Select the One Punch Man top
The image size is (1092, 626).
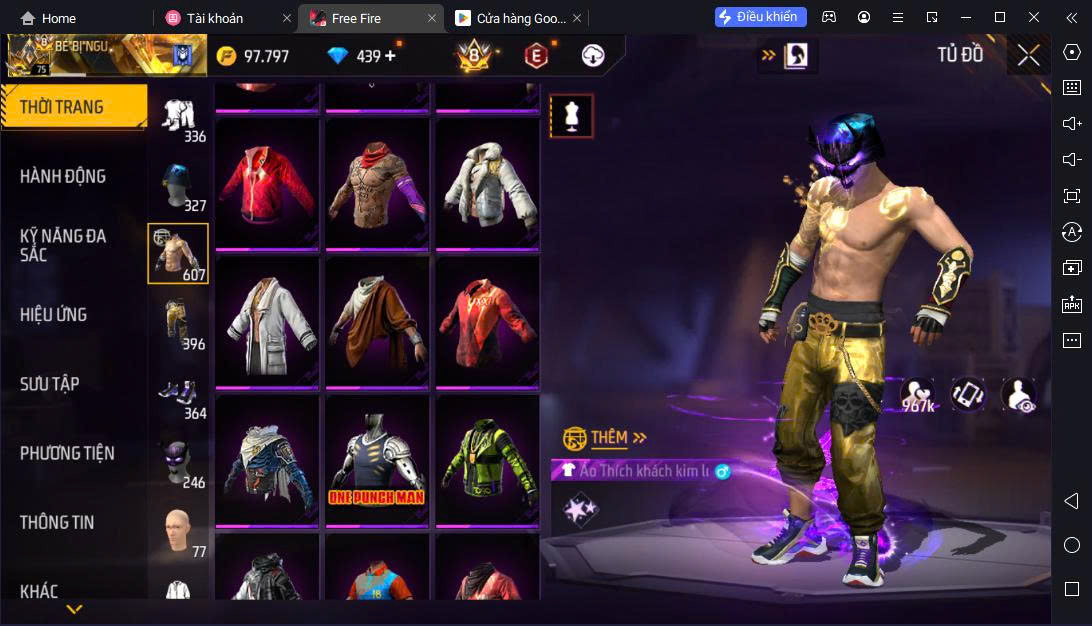(x=377, y=460)
